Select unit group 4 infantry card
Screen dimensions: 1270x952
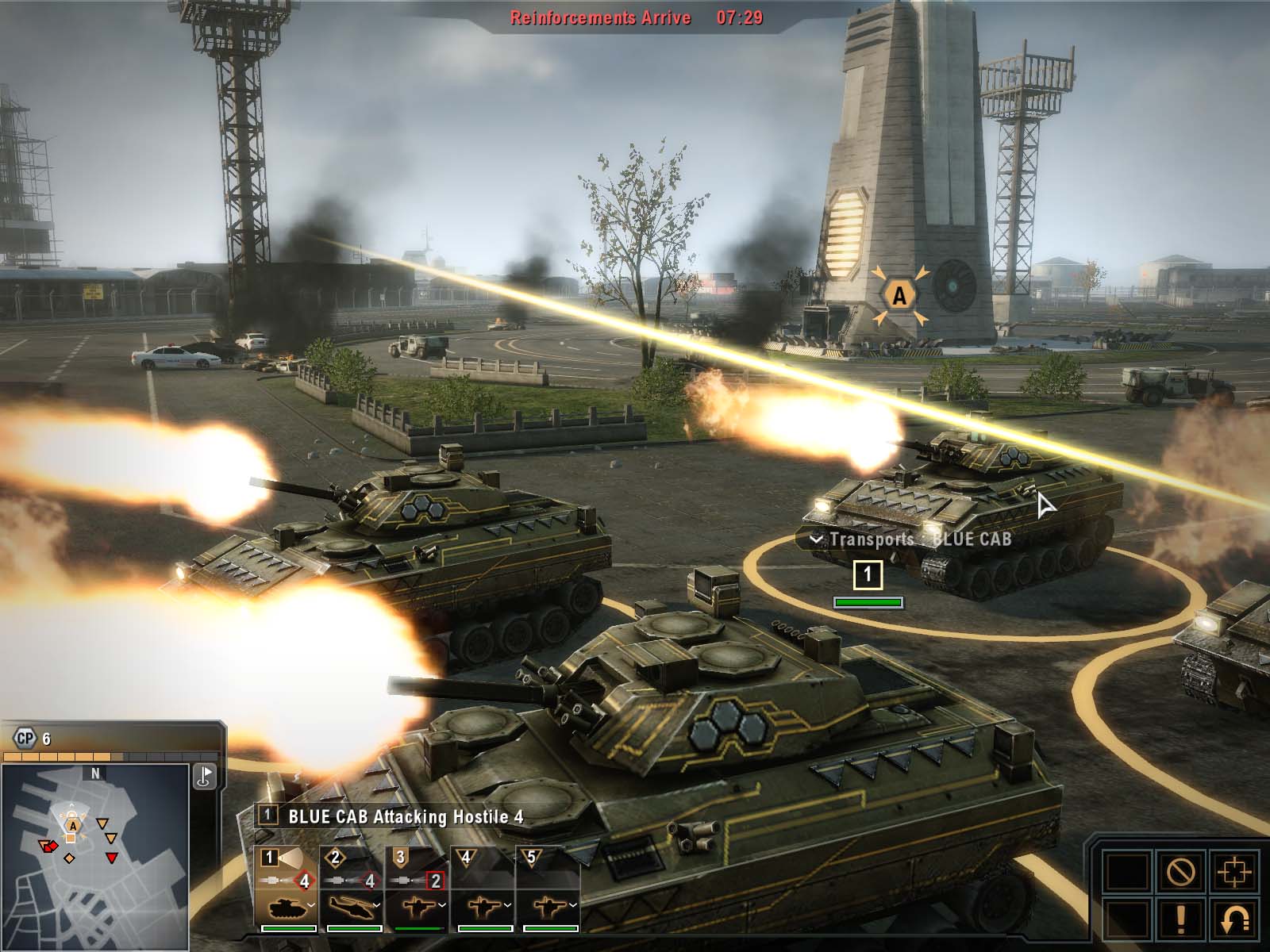pyautogui.click(x=483, y=889)
